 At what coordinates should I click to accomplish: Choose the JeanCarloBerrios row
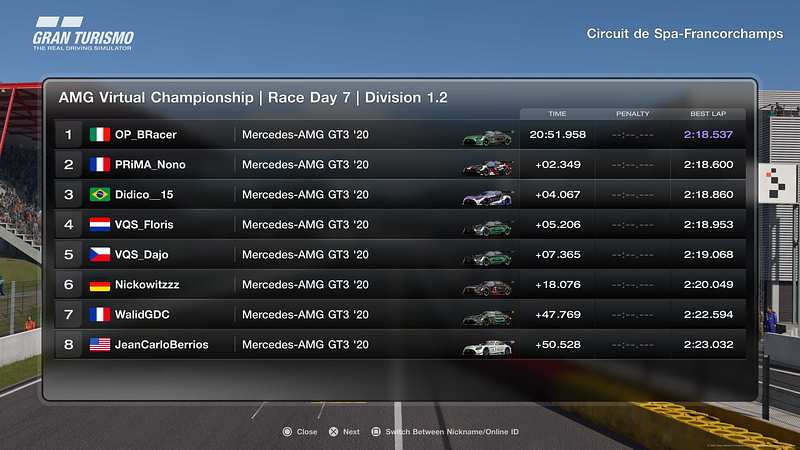400,344
